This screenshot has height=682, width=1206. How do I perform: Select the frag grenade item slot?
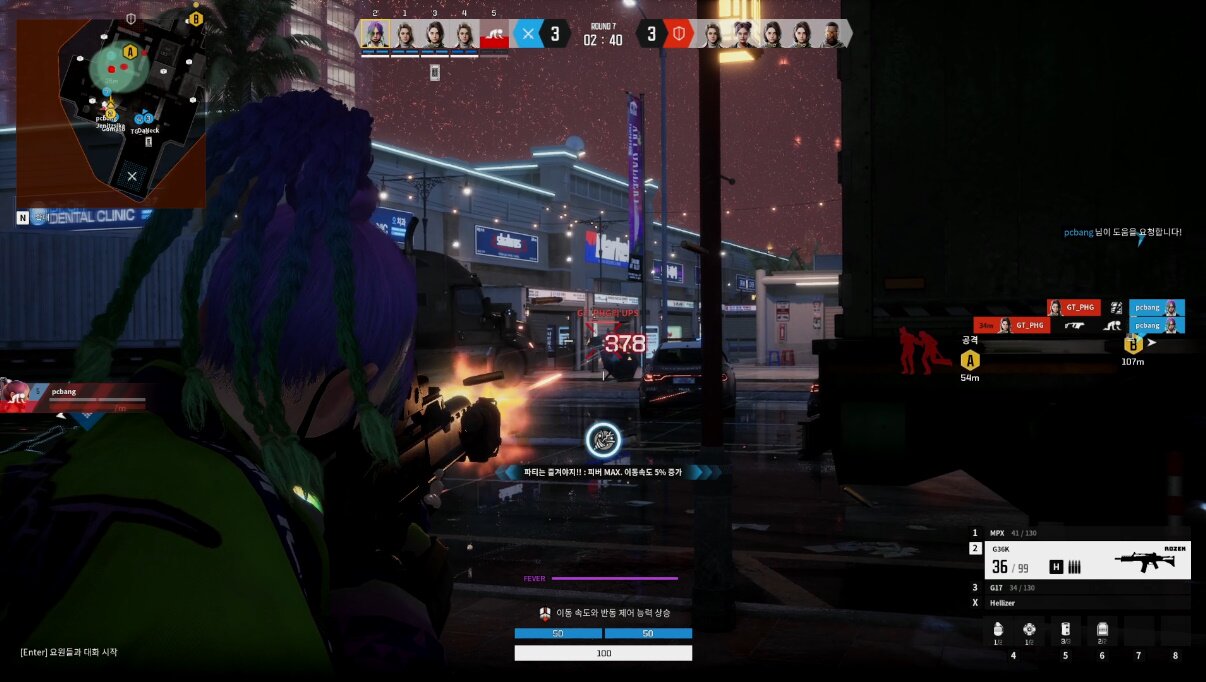click(998, 630)
